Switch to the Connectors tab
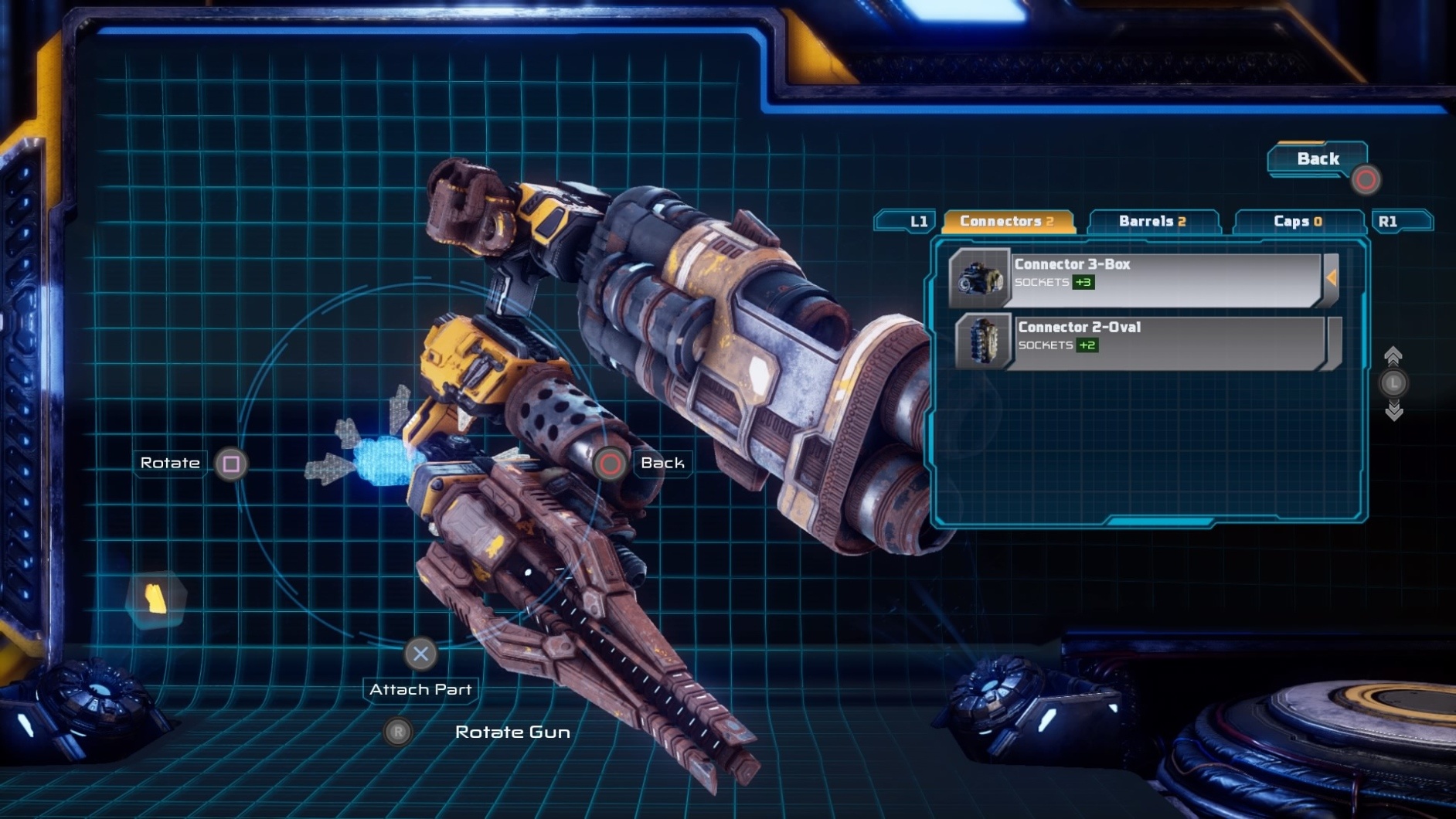The width and height of the screenshot is (1456, 819). pos(1007,222)
